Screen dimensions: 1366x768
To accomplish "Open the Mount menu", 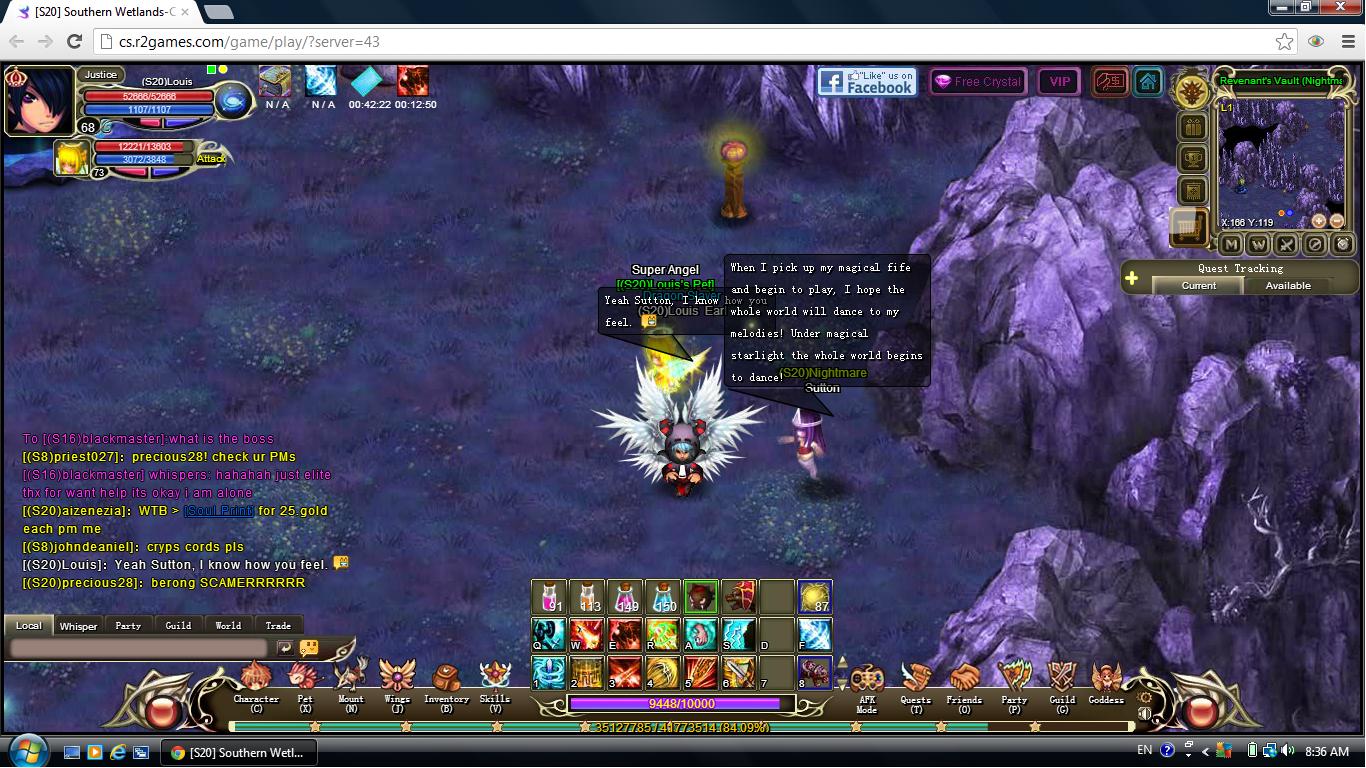I will point(350,682).
